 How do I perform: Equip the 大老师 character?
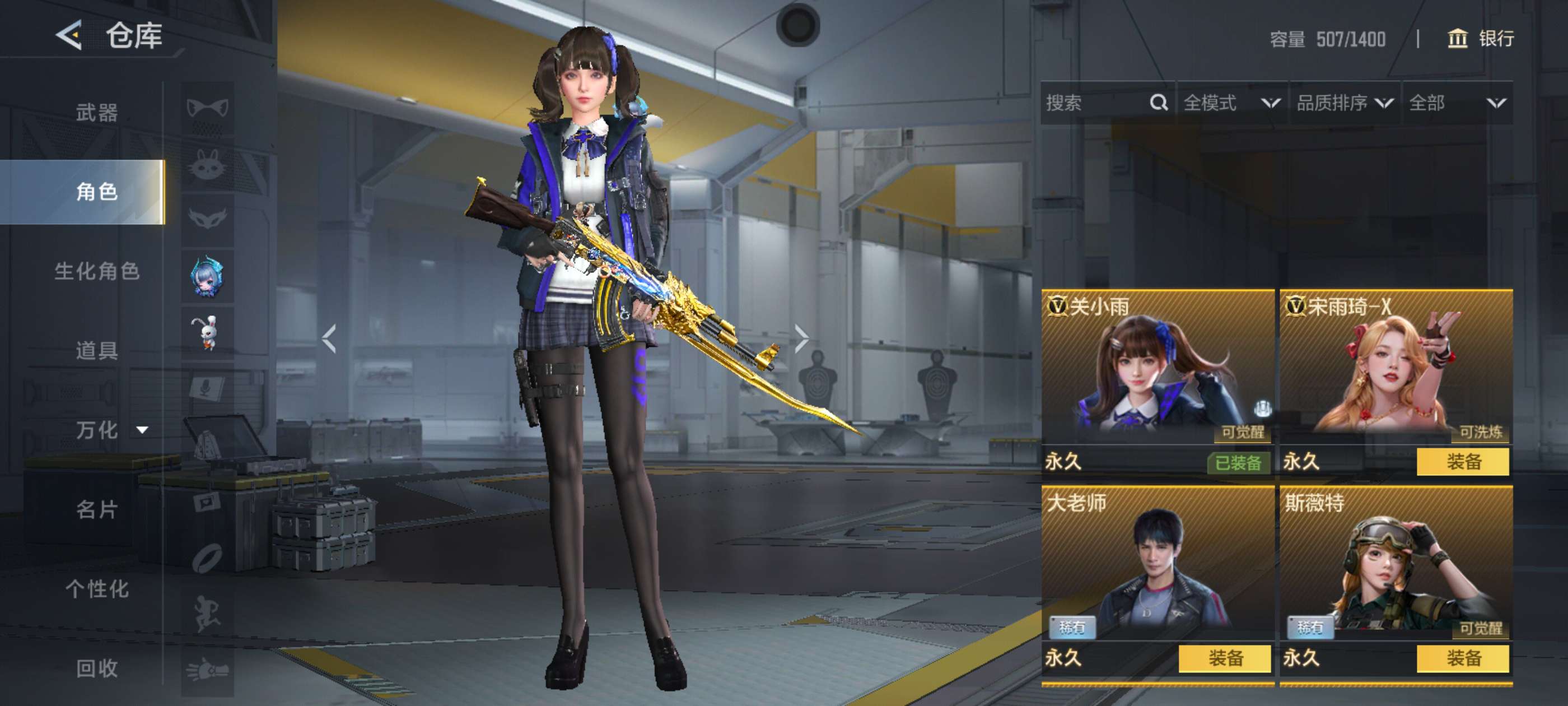point(1224,658)
